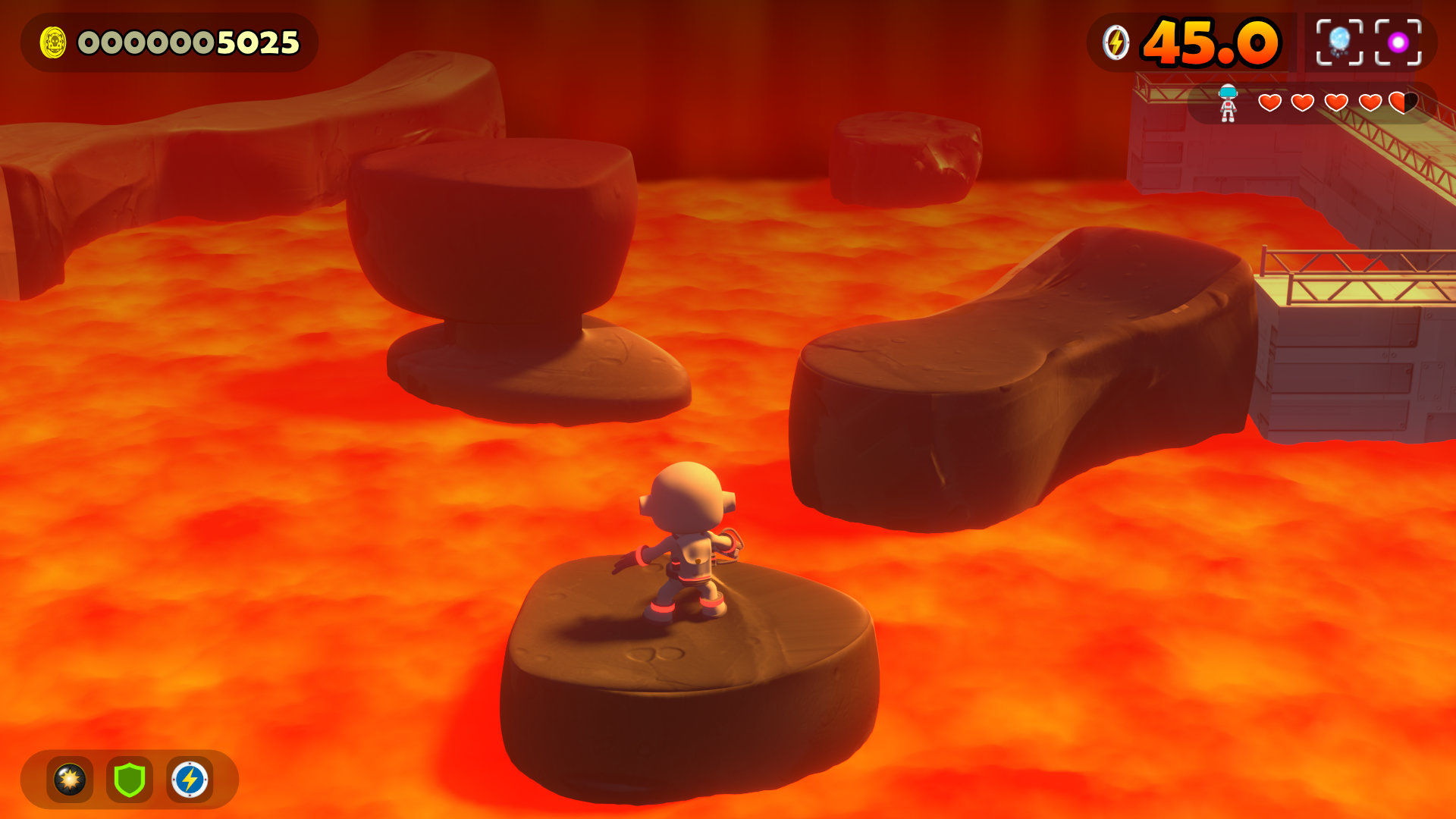Activate the black bomb burst power-up

(70, 780)
